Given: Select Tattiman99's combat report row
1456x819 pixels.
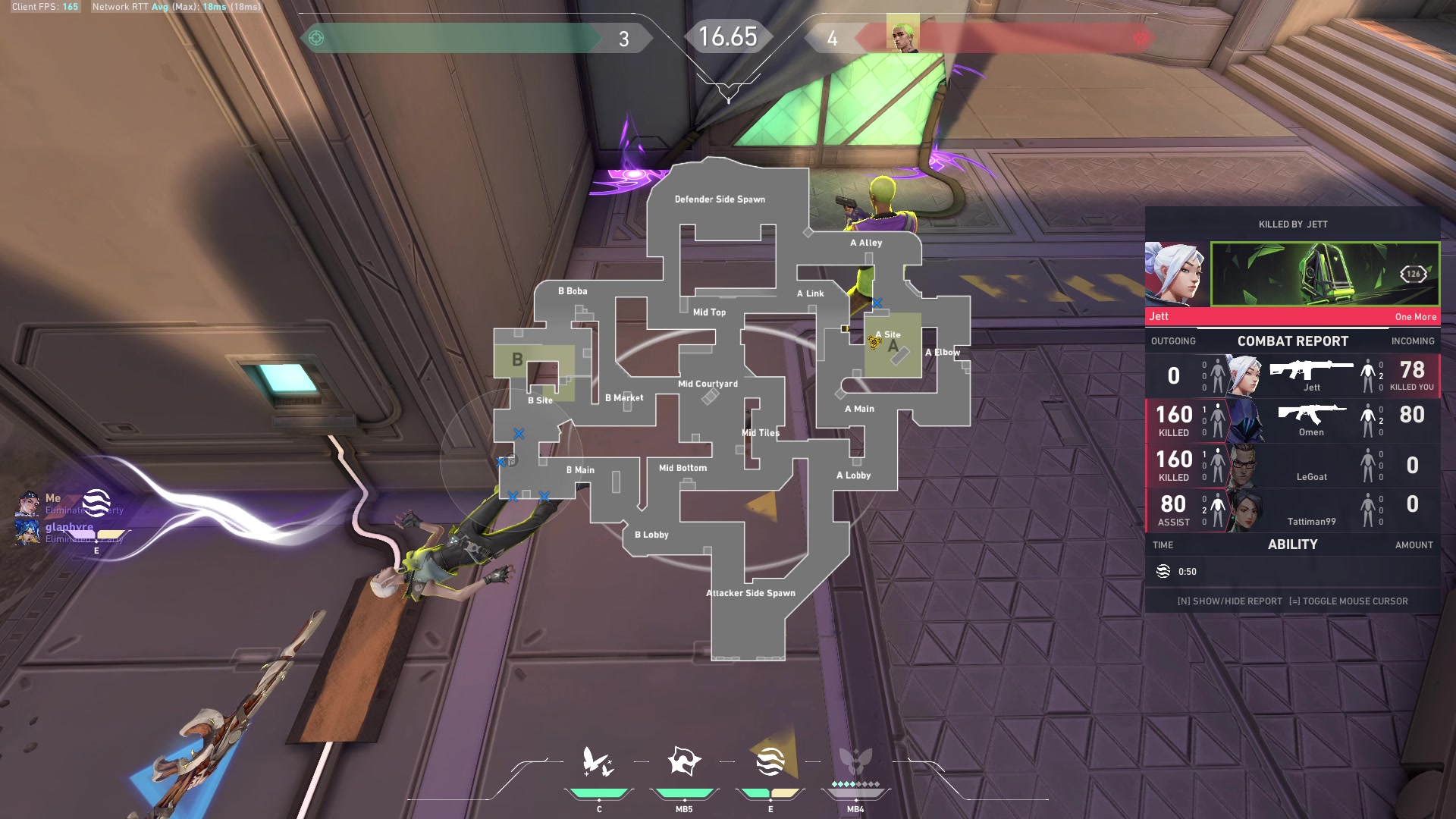Looking at the screenshot, I should (1292, 510).
